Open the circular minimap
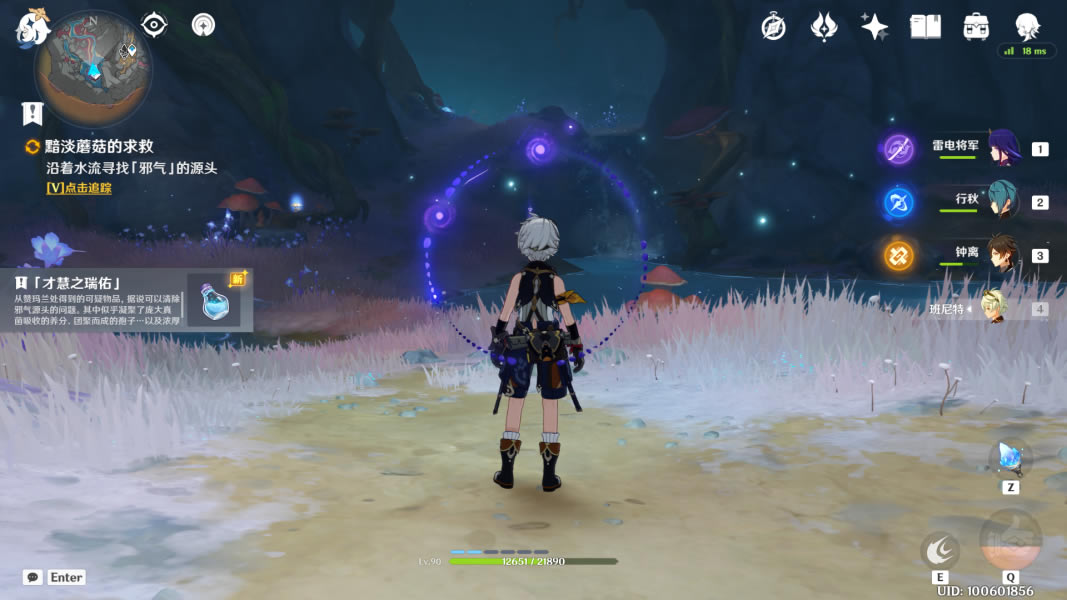This screenshot has height=600, width=1067. point(93,69)
